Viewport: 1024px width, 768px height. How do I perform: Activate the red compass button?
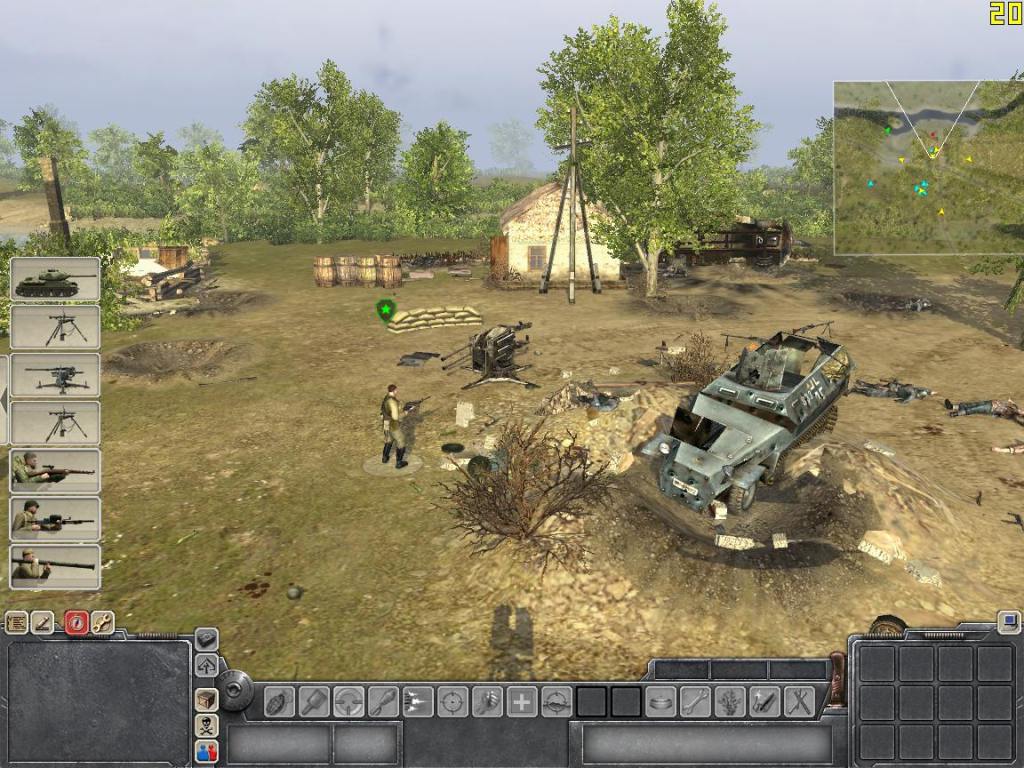click(76, 623)
